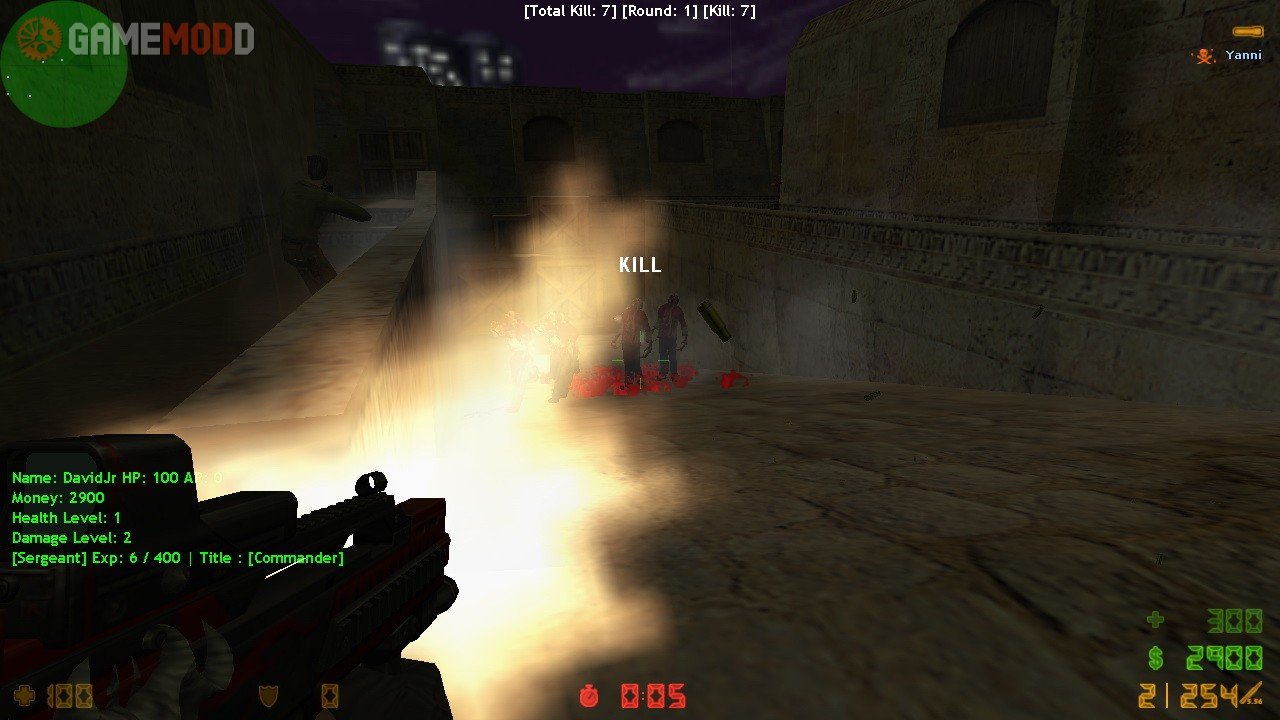Click the orange health cross icon
Viewport: 1280px width, 720px height.
[23, 696]
